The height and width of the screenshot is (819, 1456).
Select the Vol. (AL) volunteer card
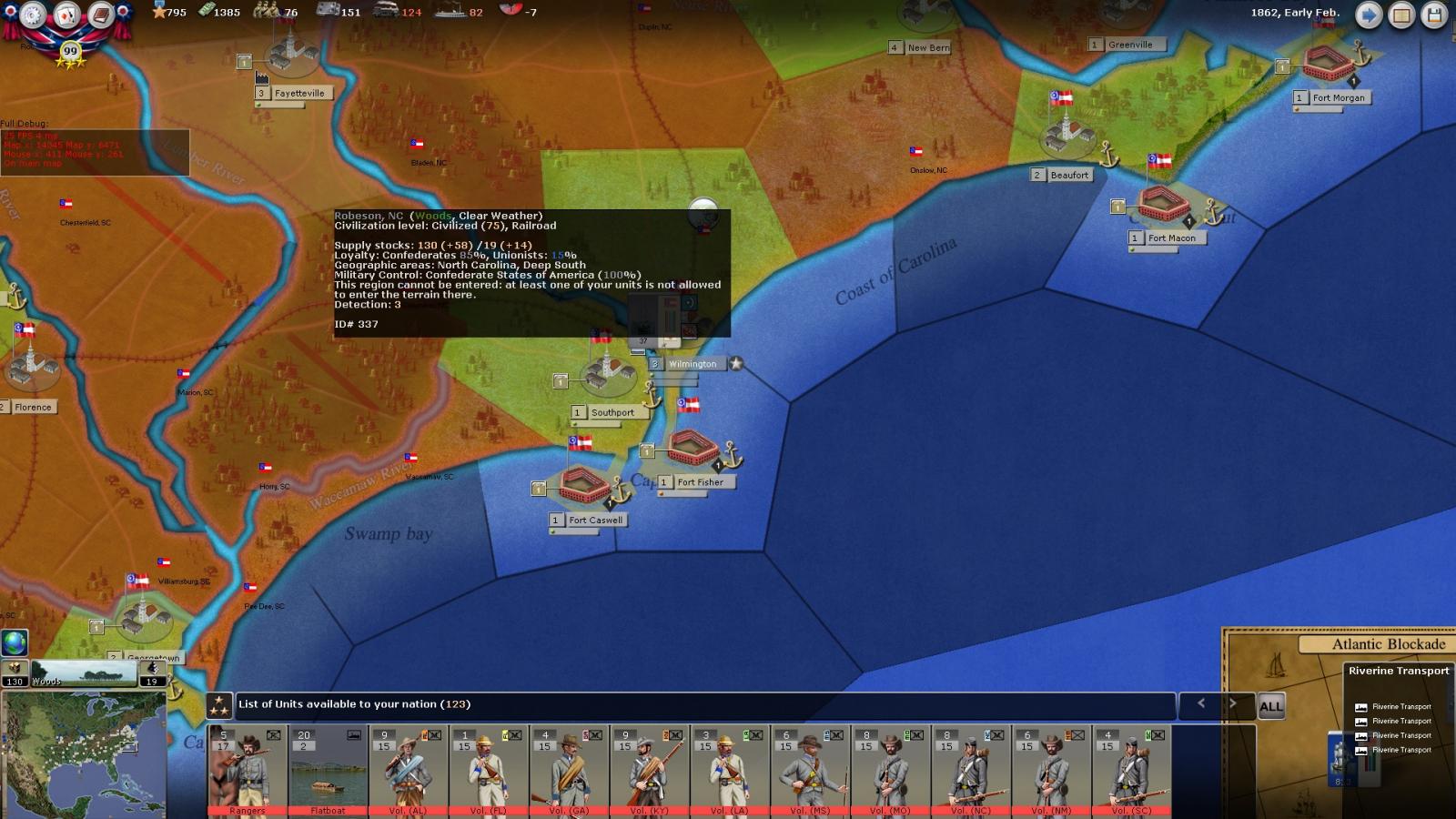408,771
